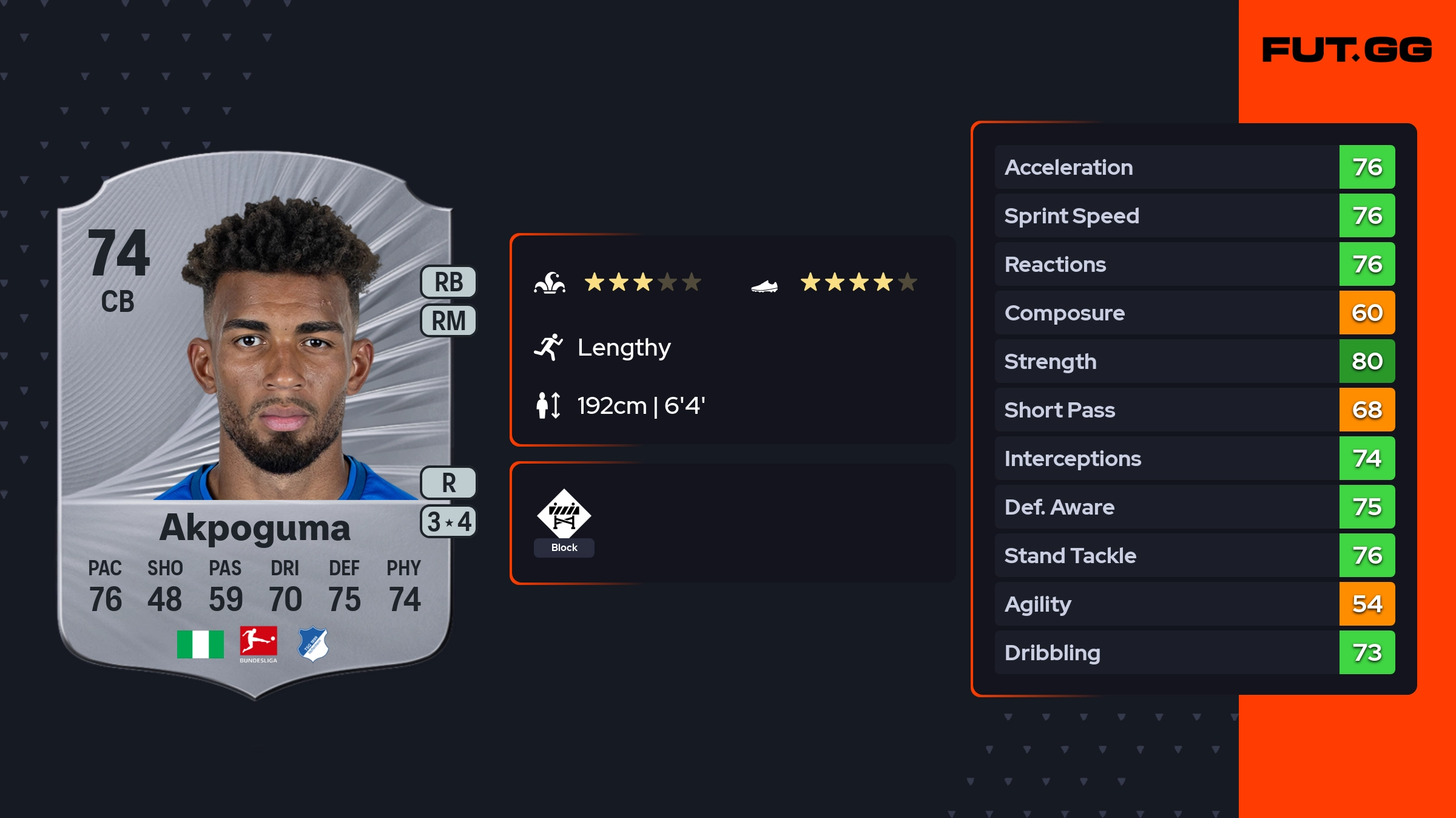The height and width of the screenshot is (818, 1456).
Task: Select the Nigeria flag on the card
Action: (200, 644)
